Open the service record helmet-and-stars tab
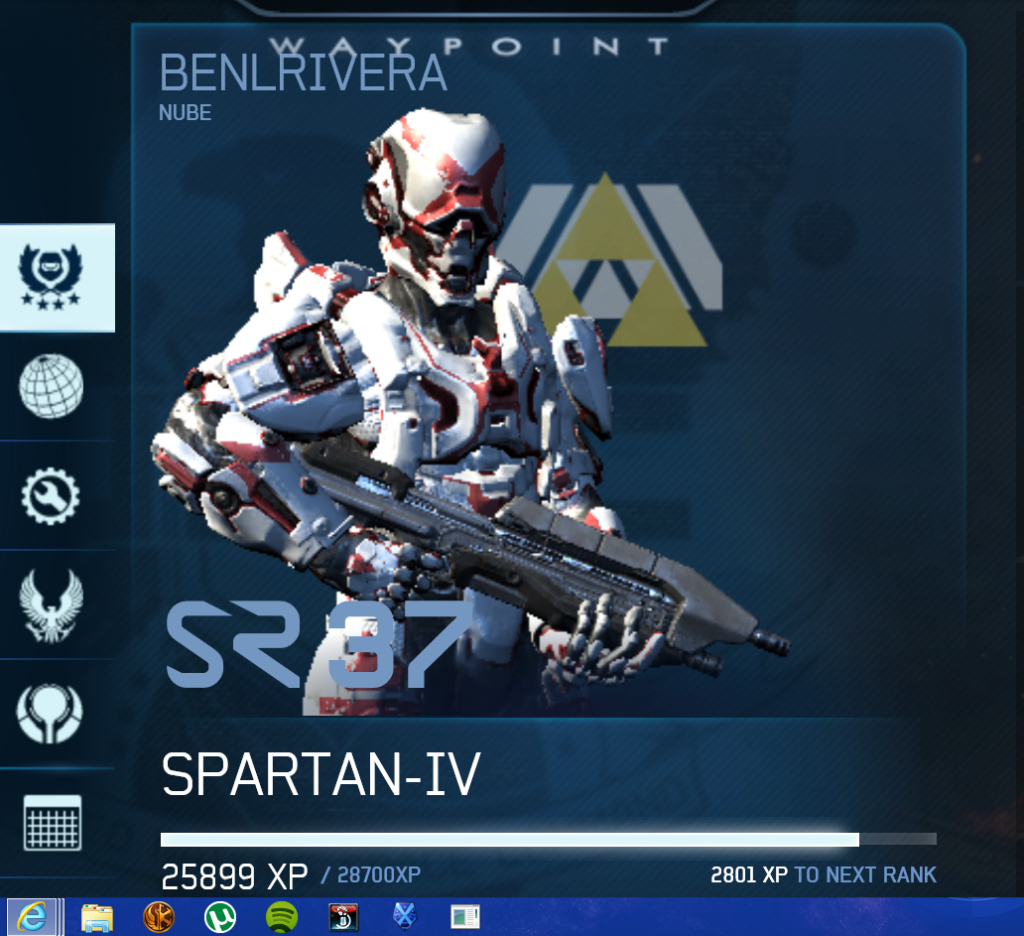The image size is (1024, 936). click(51, 277)
